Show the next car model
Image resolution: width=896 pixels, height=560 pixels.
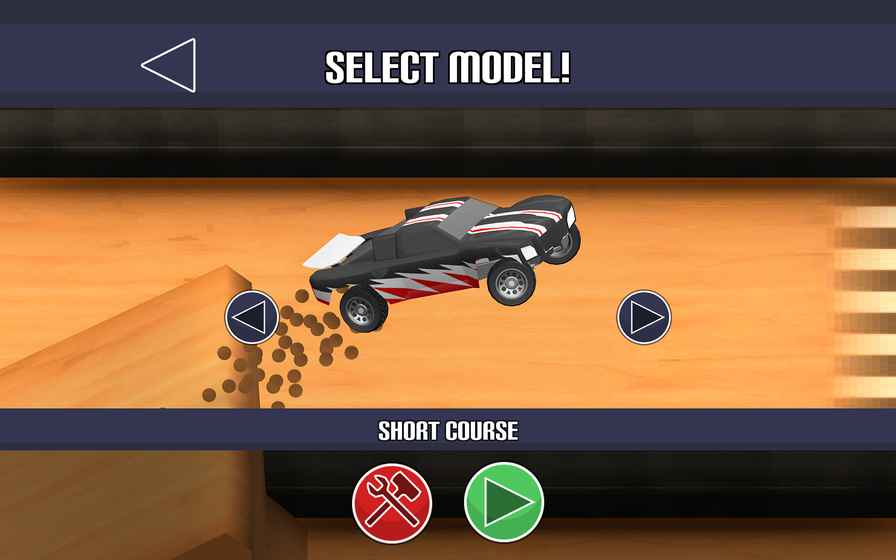click(x=644, y=318)
